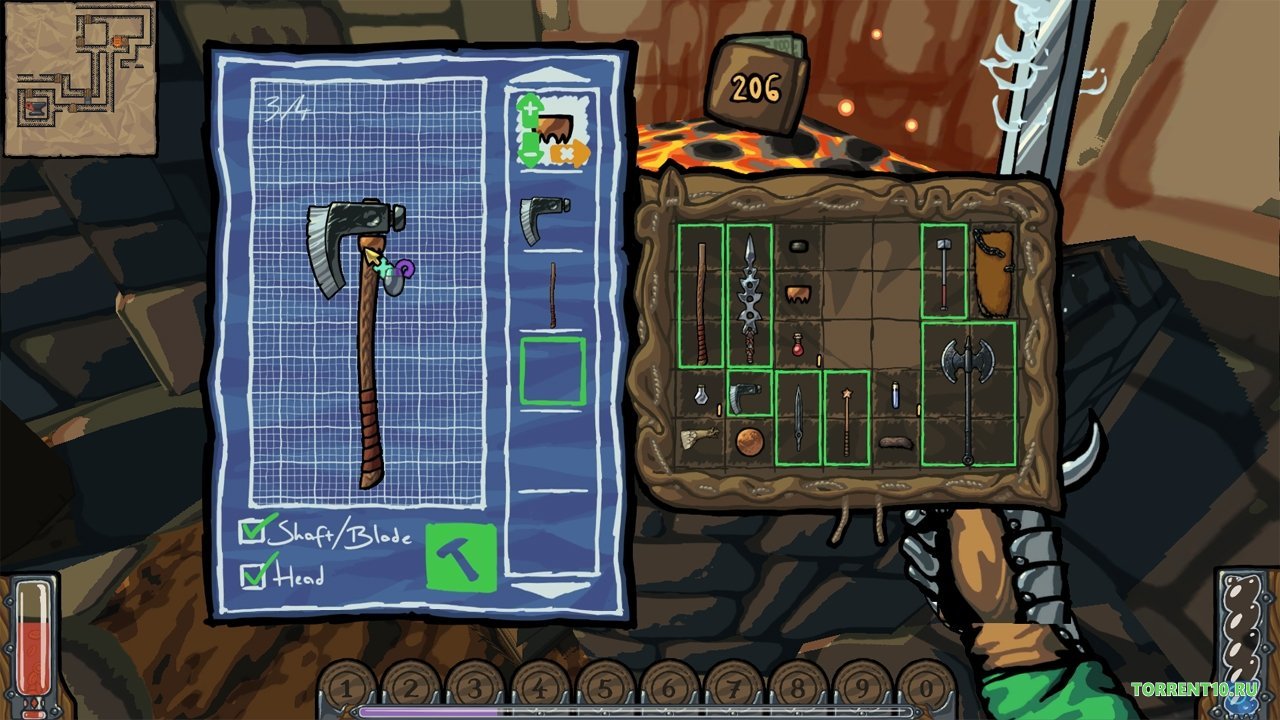Select the double-bladed battle axe in inventory
This screenshot has width=1280, height=720.
(967, 394)
